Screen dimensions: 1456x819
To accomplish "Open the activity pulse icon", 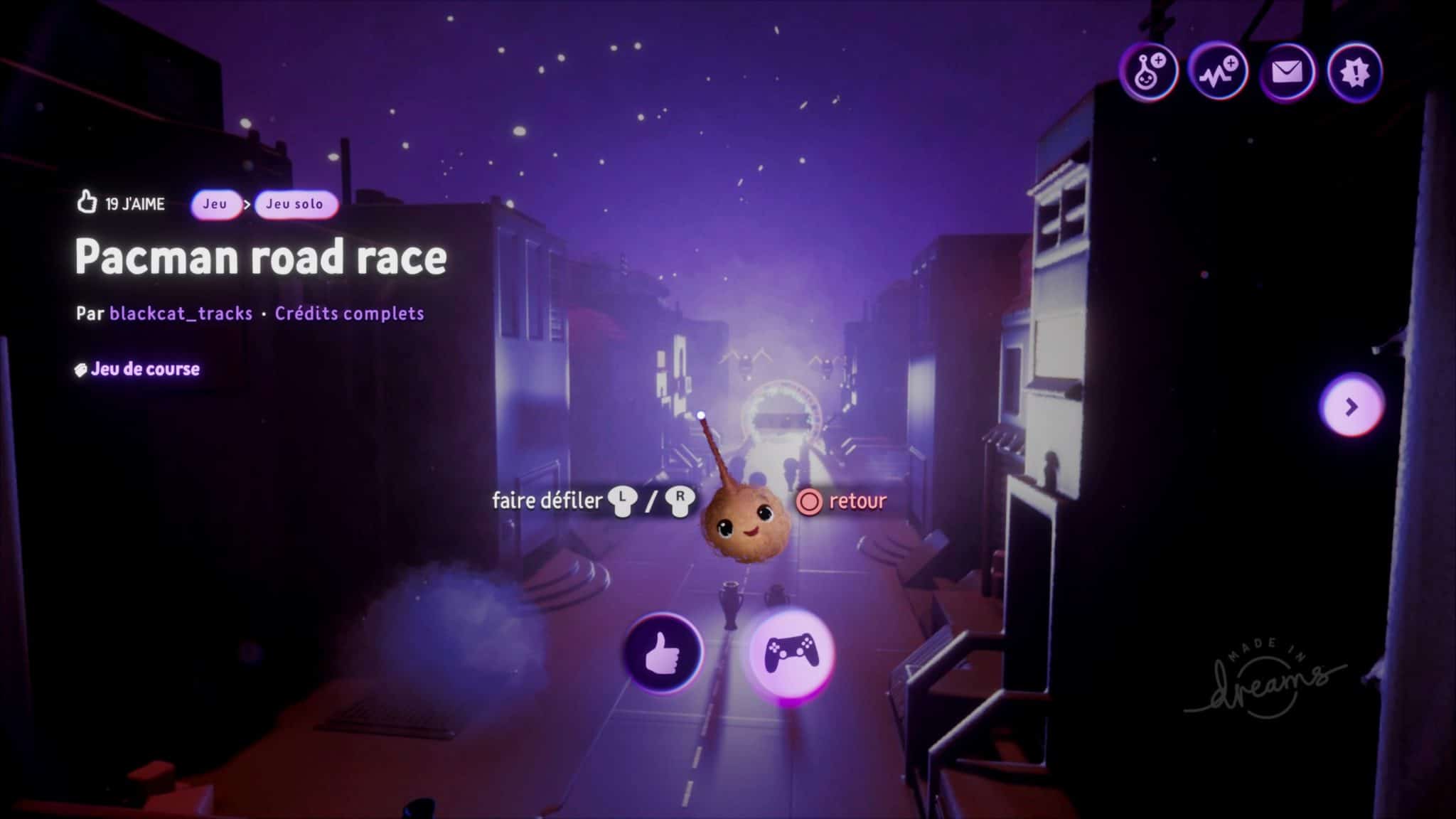I will click(1218, 72).
